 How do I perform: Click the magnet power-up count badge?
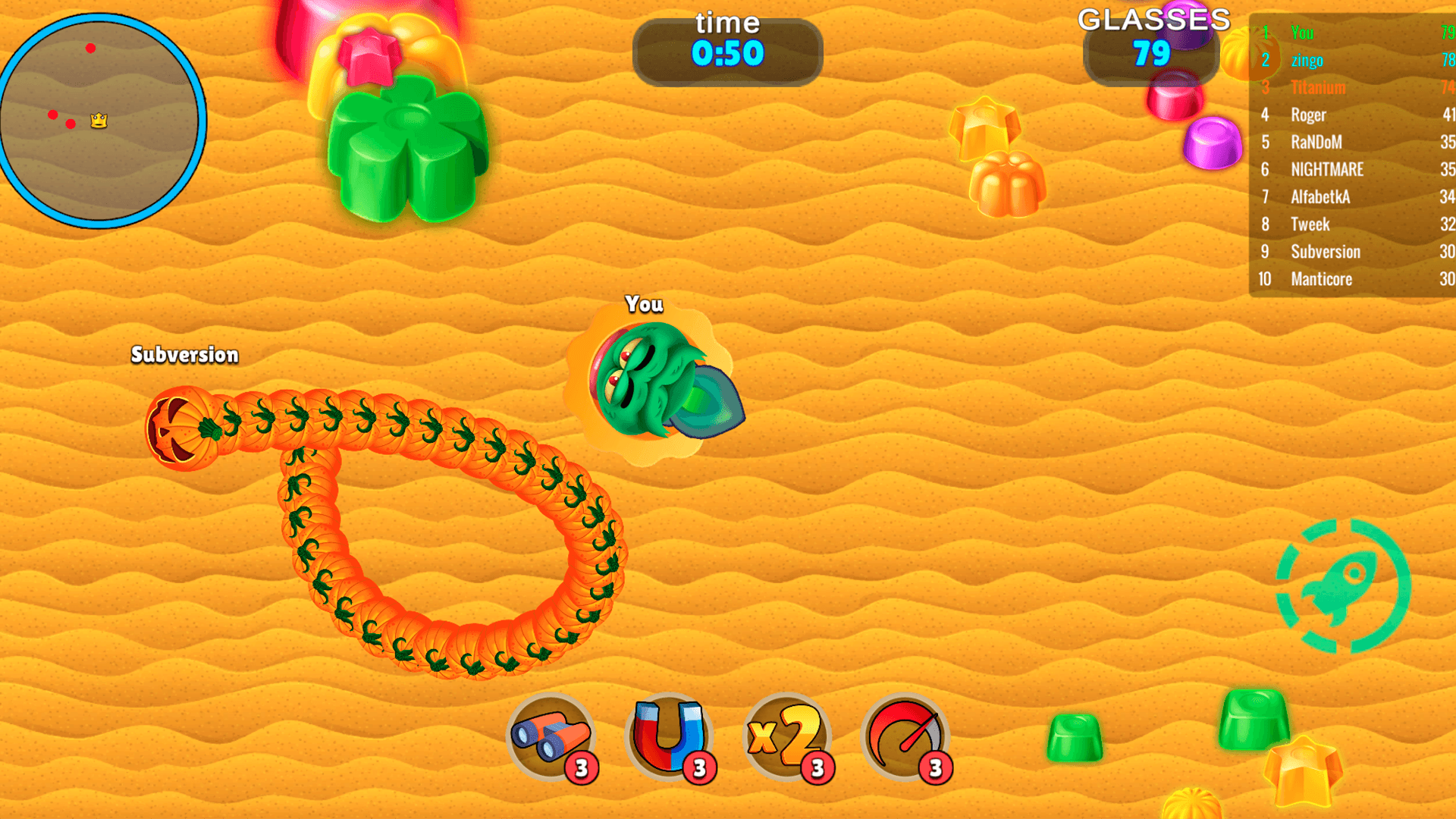pyautogui.click(x=698, y=767)
